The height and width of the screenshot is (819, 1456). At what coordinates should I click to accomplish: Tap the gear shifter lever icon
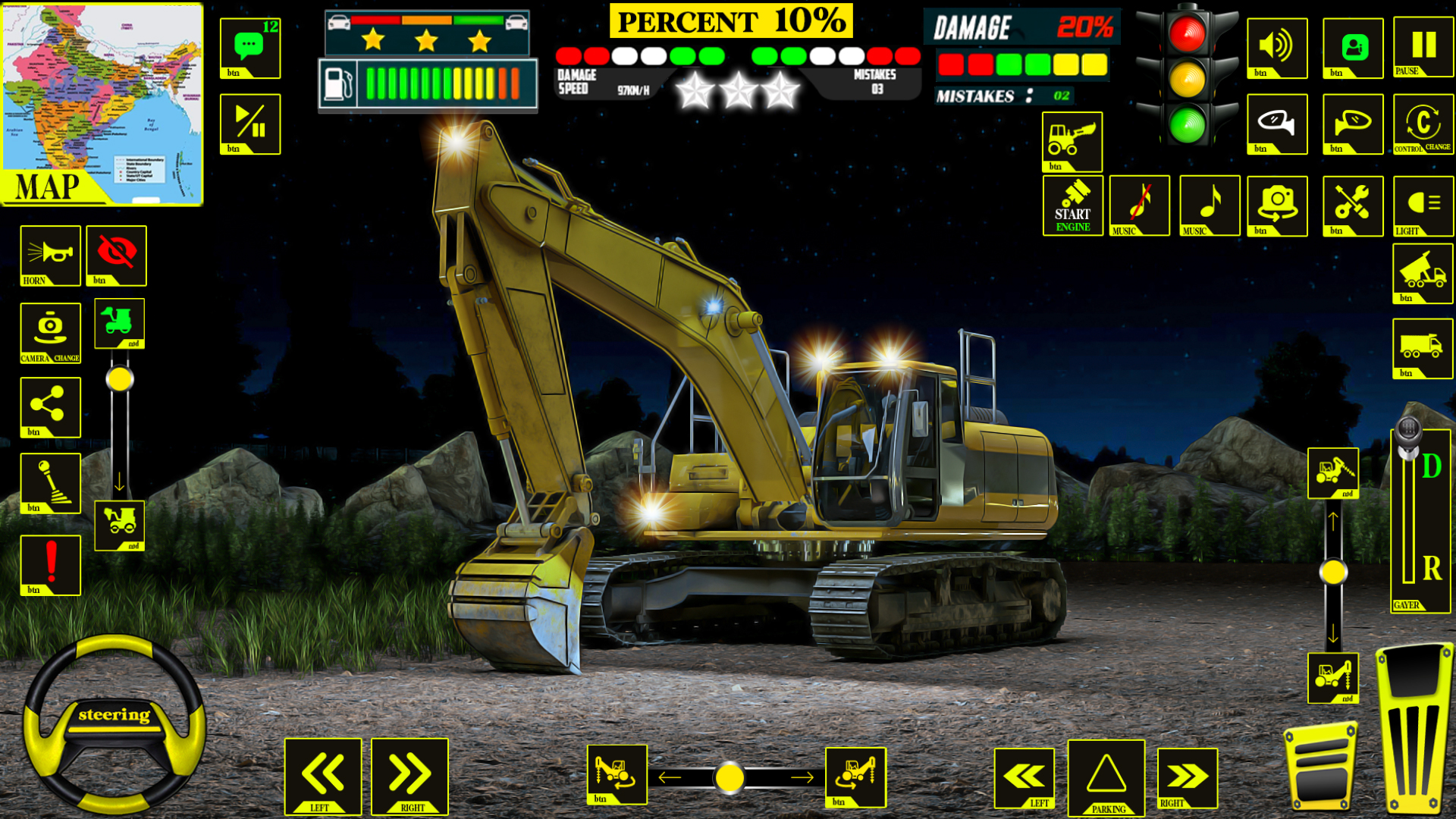[x=50, y=484]
